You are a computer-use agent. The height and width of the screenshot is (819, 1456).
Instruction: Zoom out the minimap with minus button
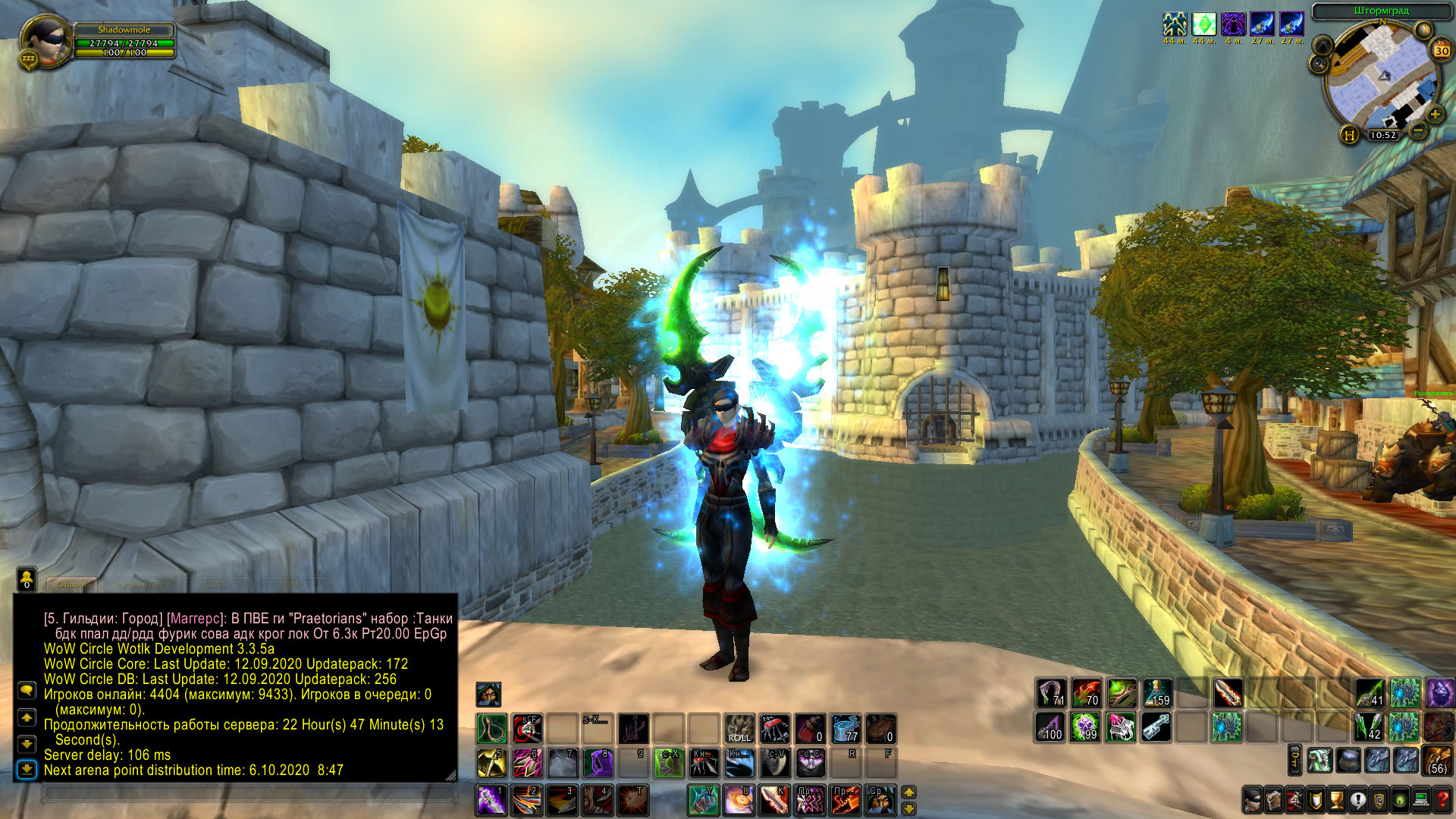pos(1417,130)
